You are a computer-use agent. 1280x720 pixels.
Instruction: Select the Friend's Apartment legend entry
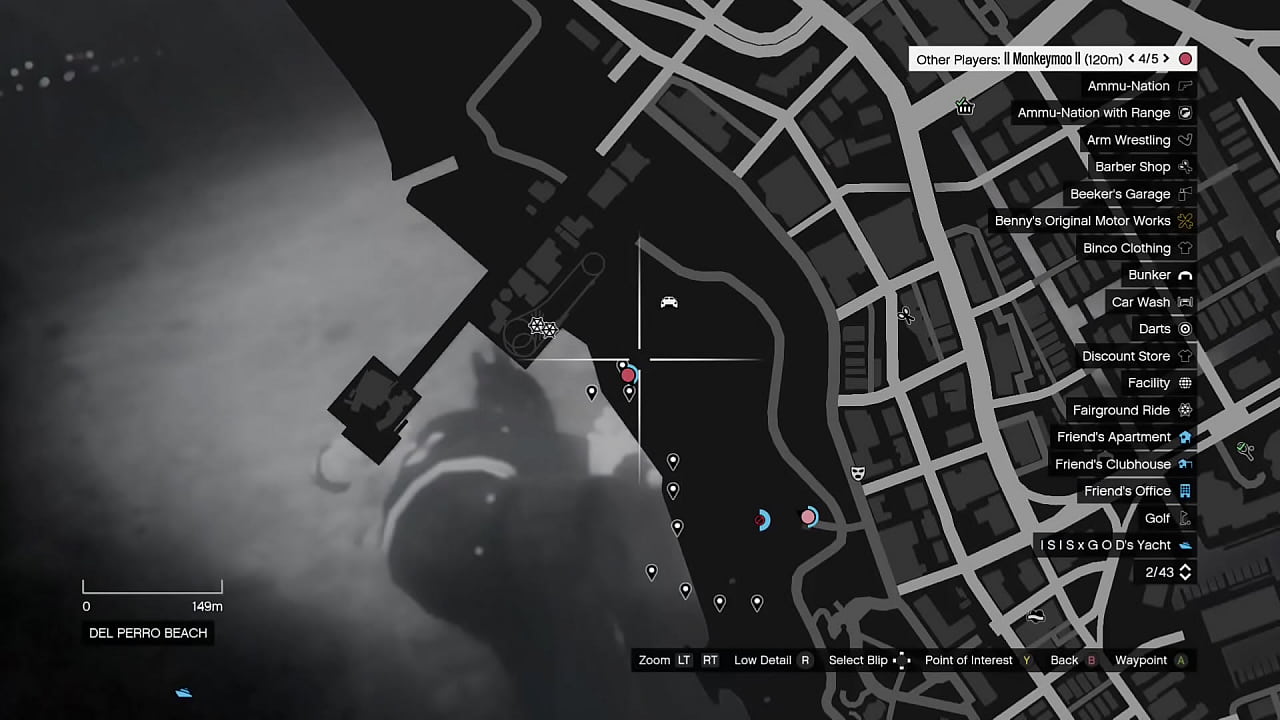click(x=1113, y=437)
